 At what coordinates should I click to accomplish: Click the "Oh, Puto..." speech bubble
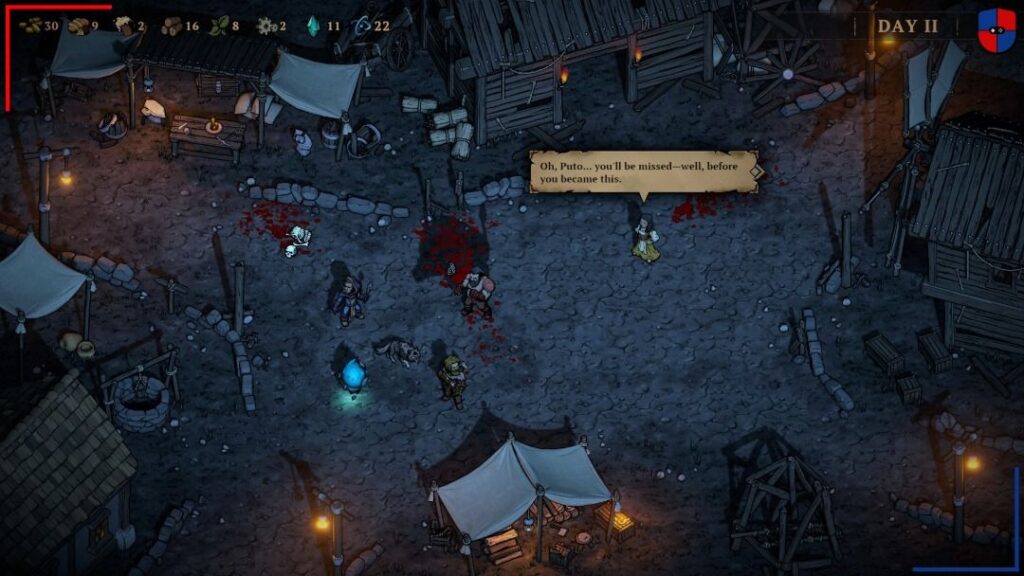640,171
